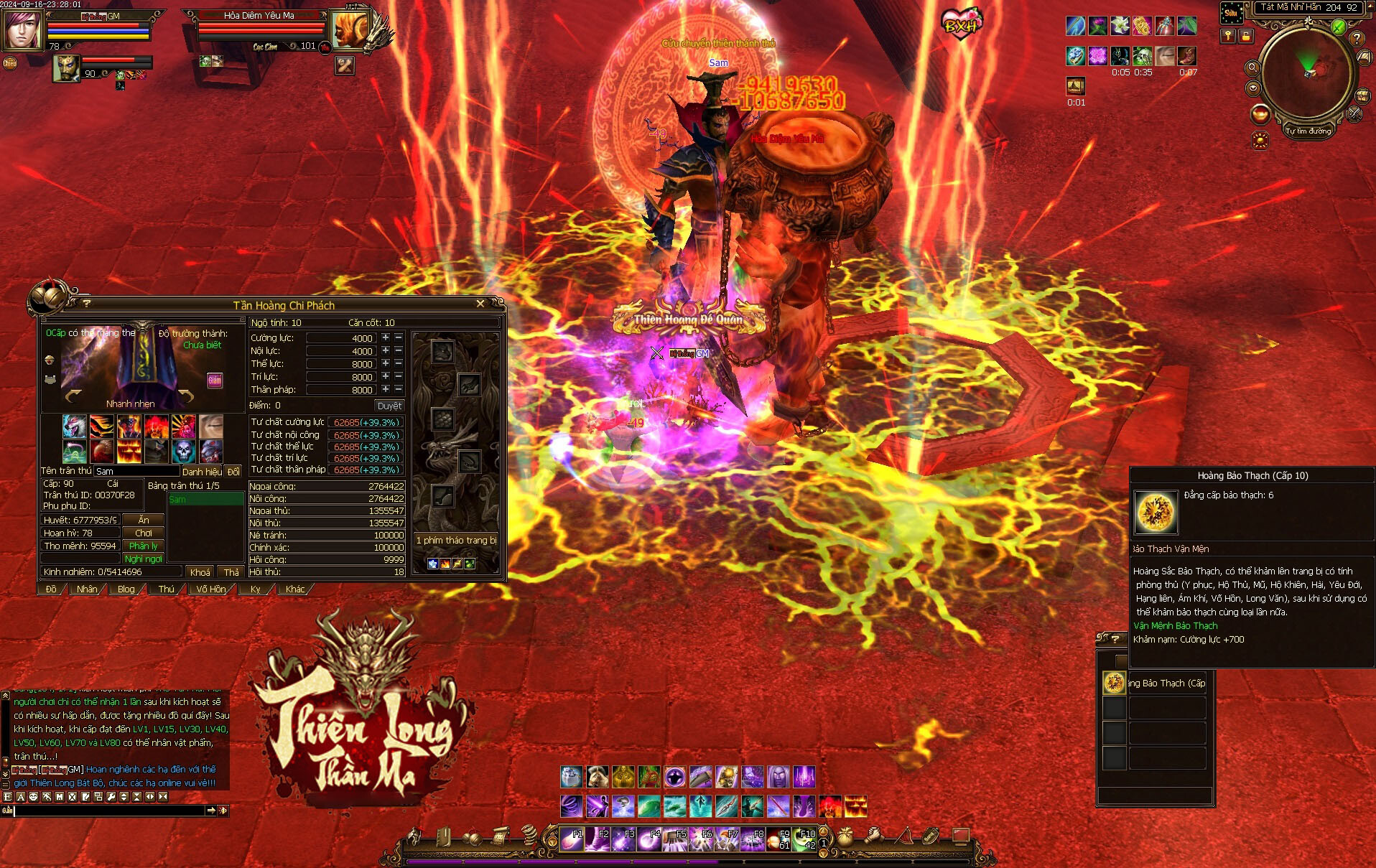Open the BXH ranking heart icon

[x=961, y=24]
